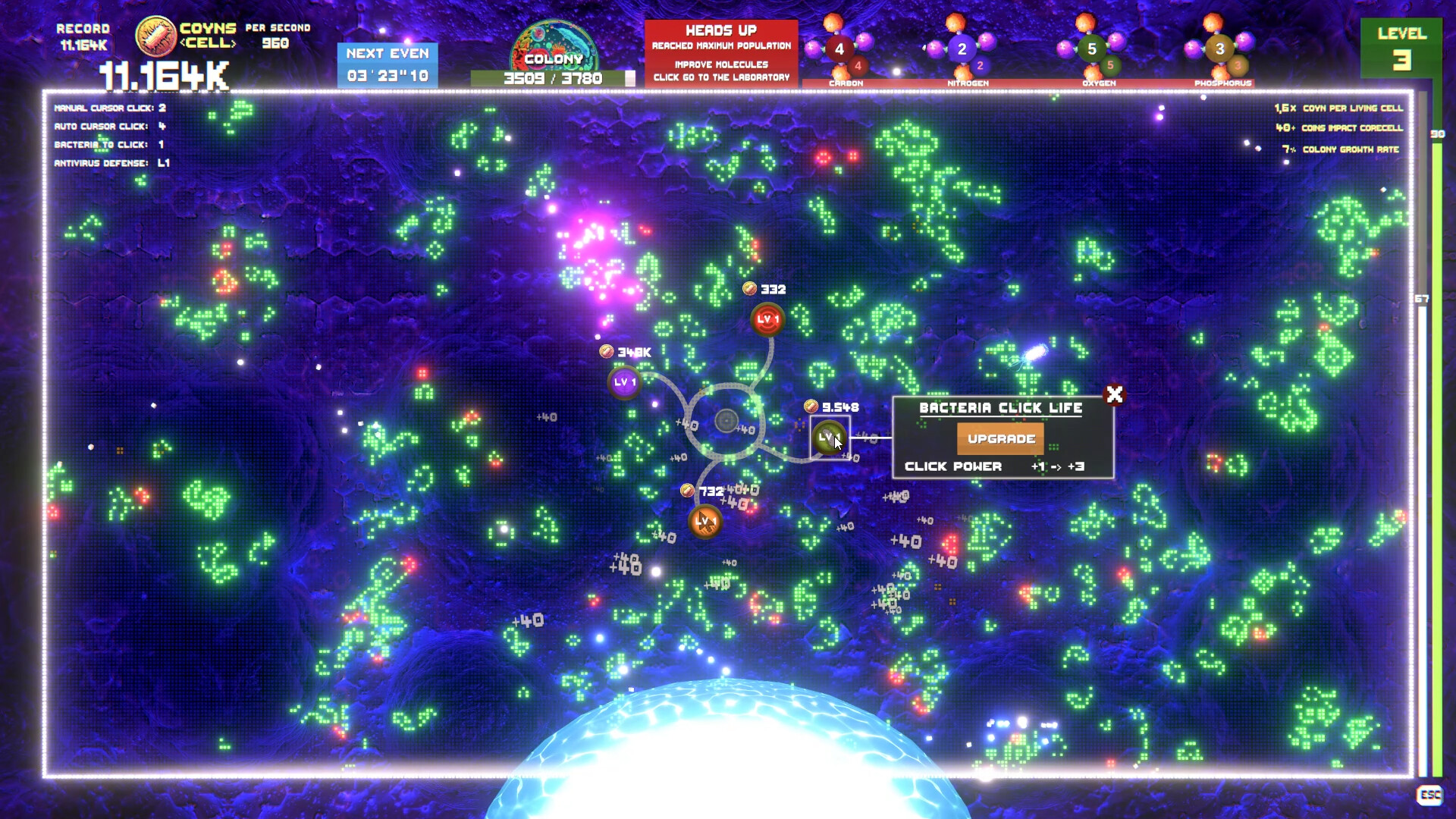This screenshot has height=819, width=1456.
Task: Open the Laboratory from the Heads Up banner
Action: (719, 77)
